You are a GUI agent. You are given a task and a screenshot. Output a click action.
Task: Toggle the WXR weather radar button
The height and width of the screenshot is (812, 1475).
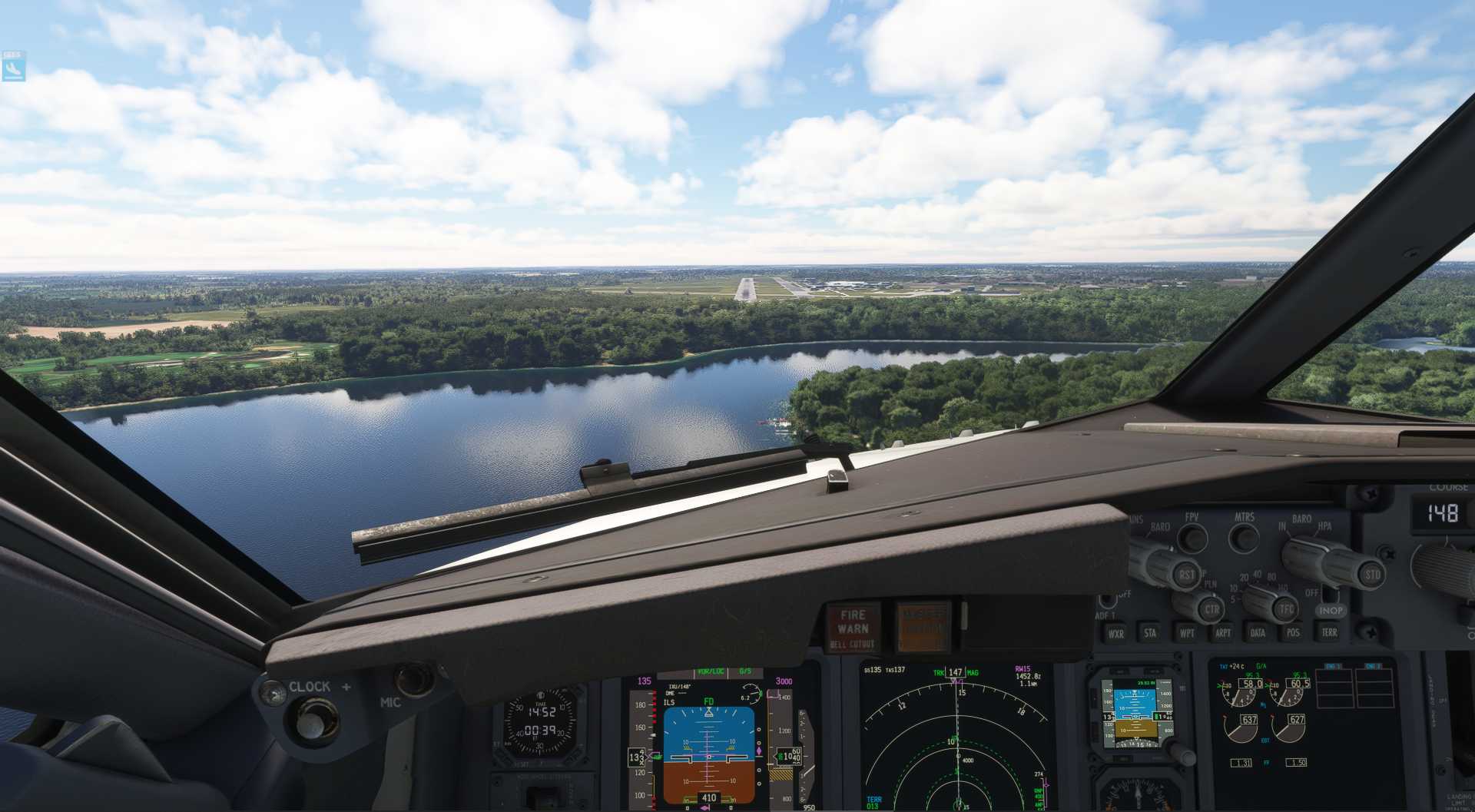[x=1115, y=634]
